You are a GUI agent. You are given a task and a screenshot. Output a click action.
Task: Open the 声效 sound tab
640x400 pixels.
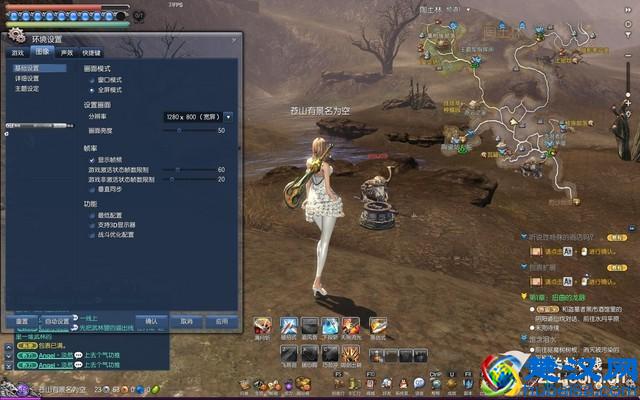[66, 52]
